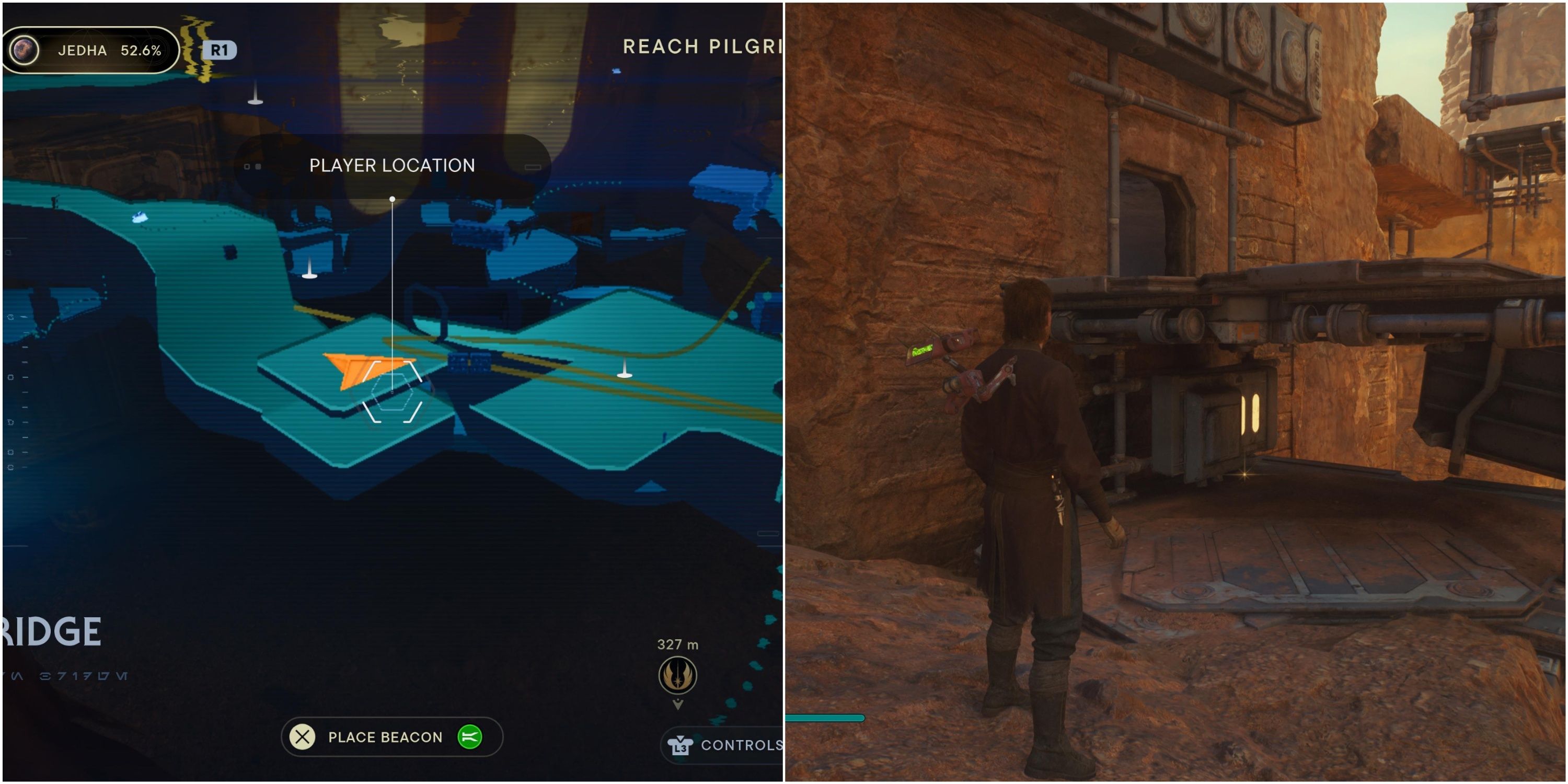Switch view using the Jedha region header
This screenshot has height=784, width=1568.
(91, 50)
